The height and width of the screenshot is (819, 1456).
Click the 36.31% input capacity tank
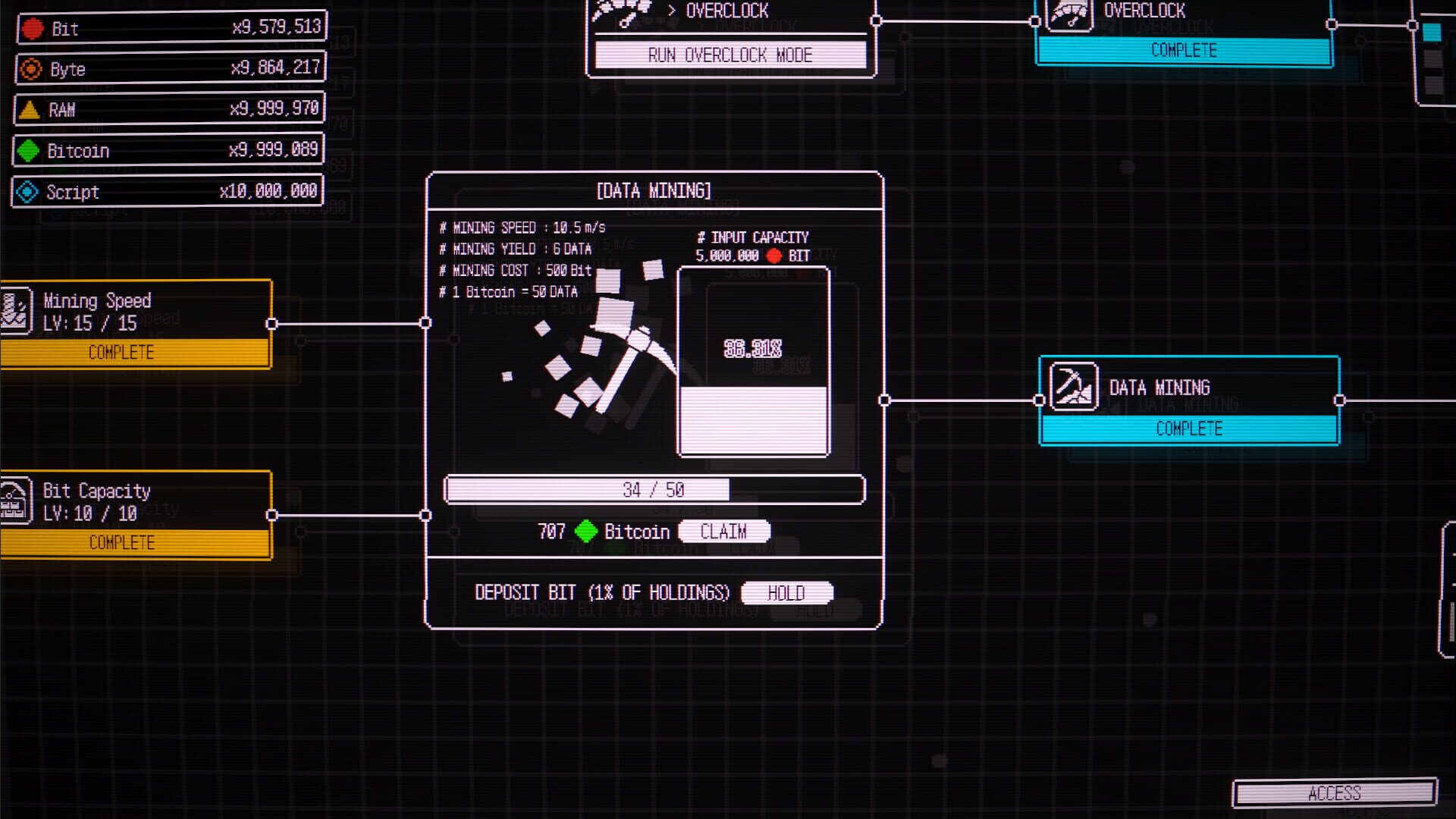point(753,364)
